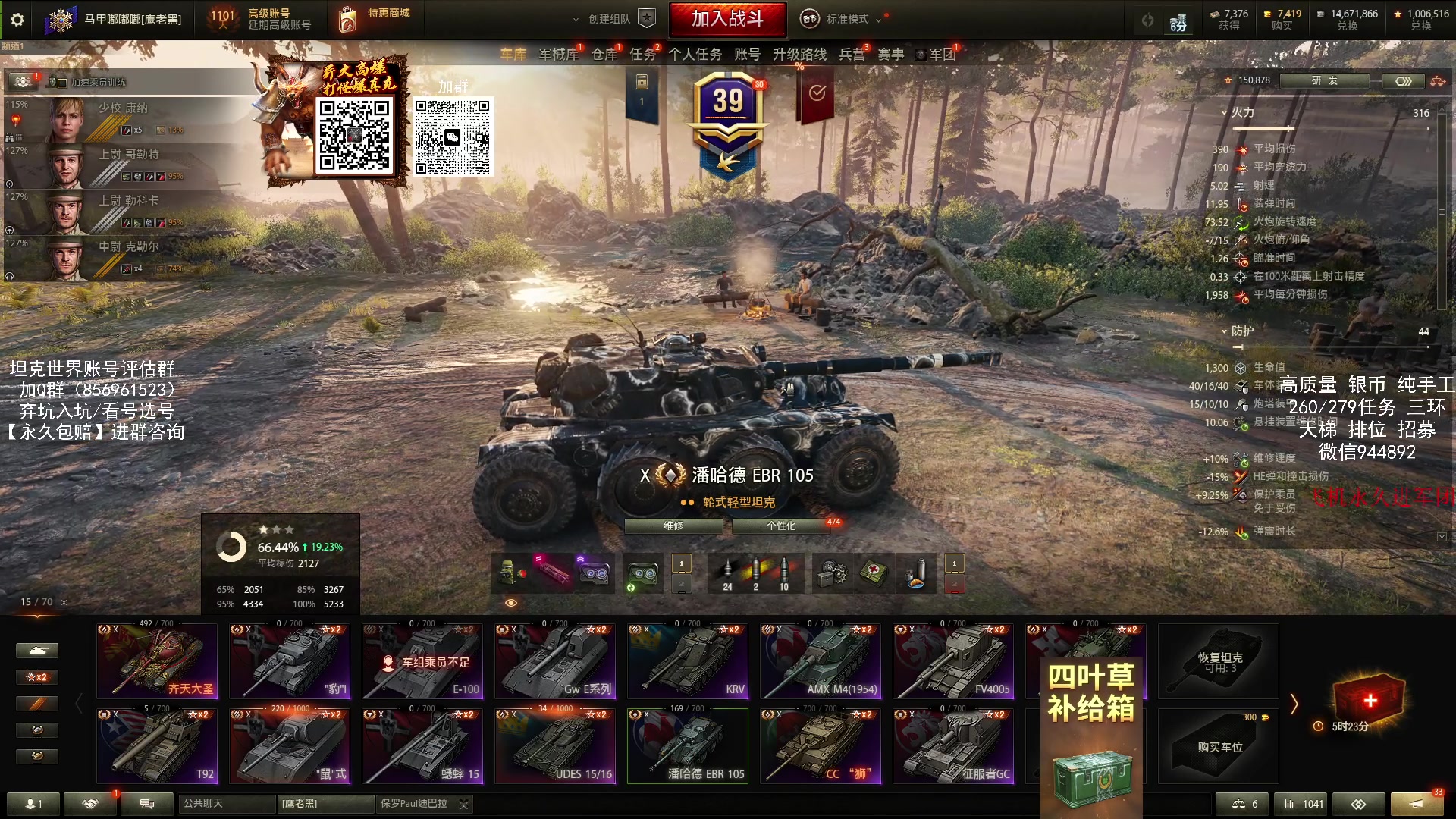Close the 保罗Paul迪巴拉 chat tab
The width and height of the screenshot is (1456, 819).
pos(464,804)
